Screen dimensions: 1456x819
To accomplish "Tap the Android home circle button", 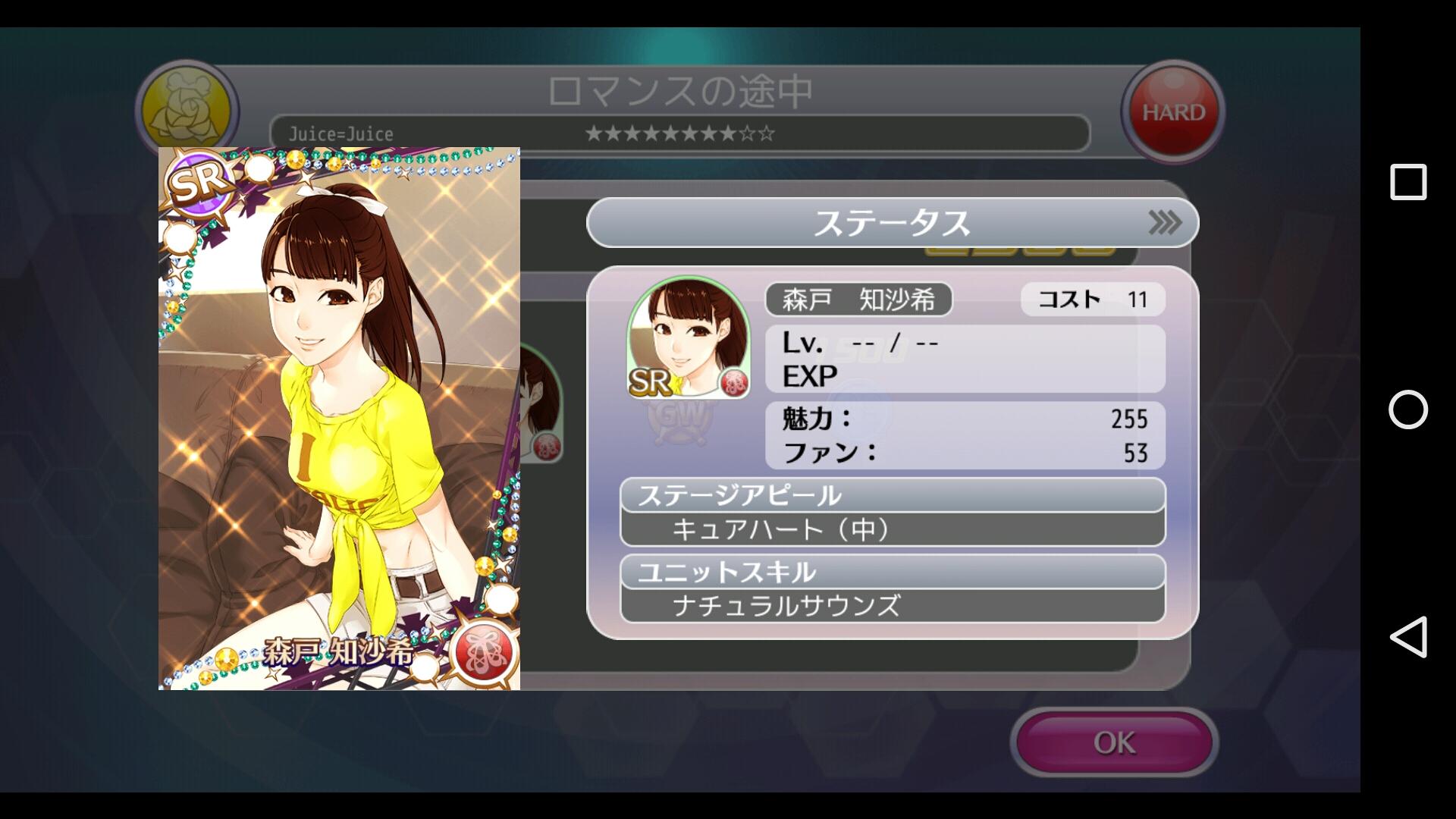I will (x=1408, y=409).
